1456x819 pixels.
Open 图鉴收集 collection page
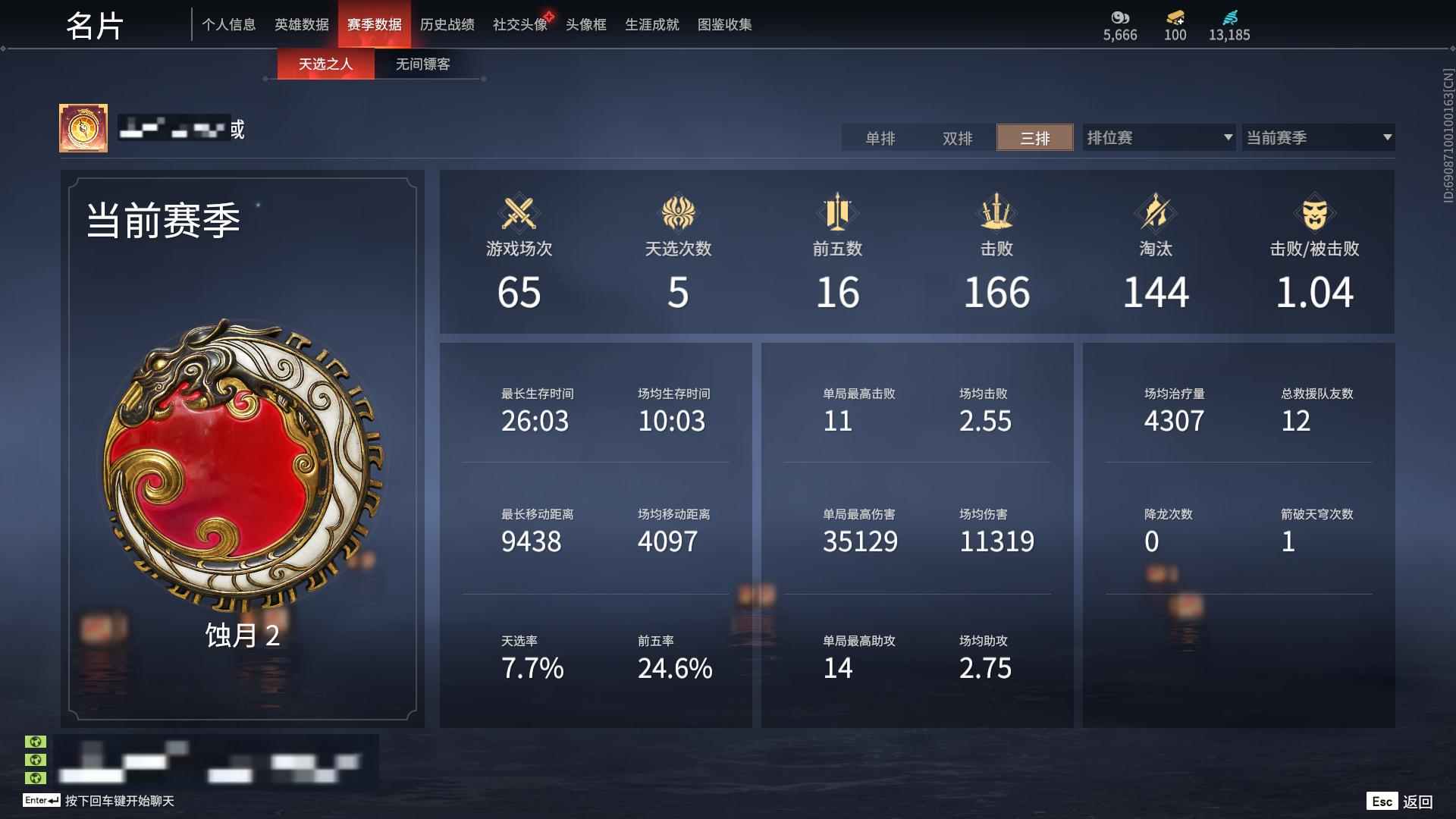click(x=725, y=24)
